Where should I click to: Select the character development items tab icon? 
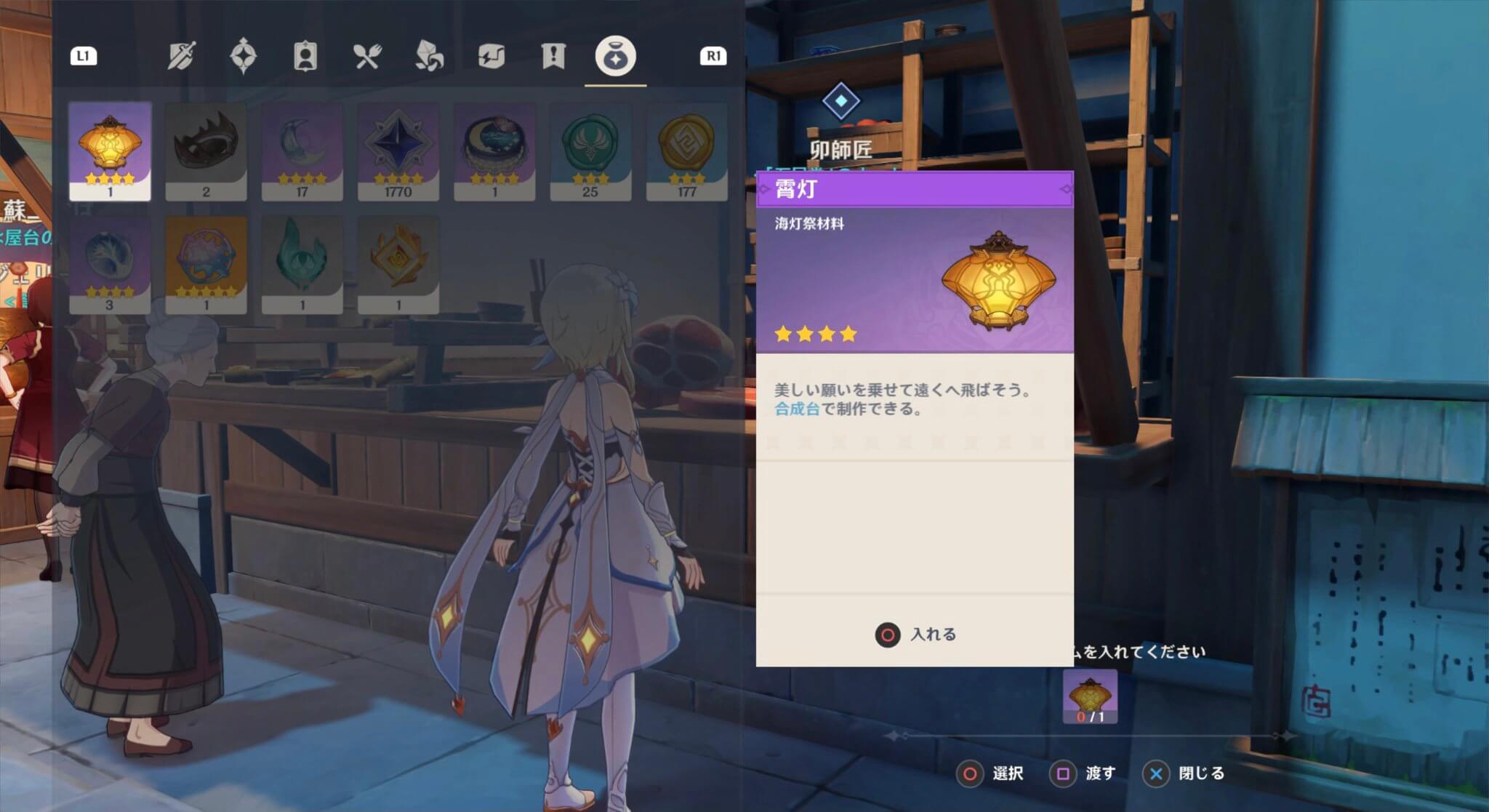[x=305, y=55]
